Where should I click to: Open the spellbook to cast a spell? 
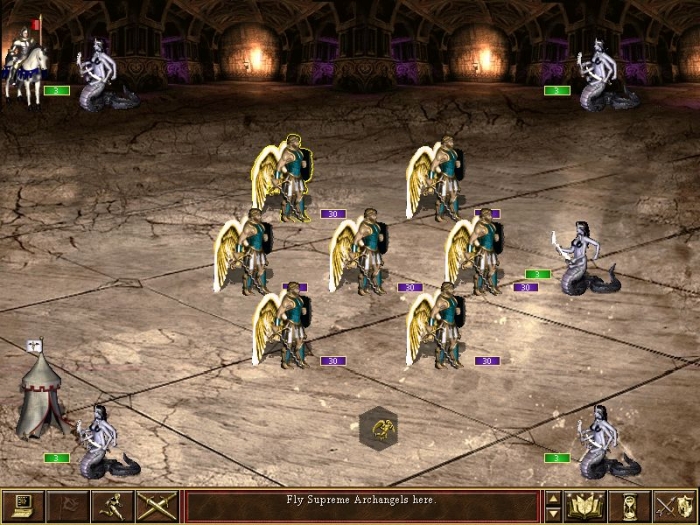(585, 506)
